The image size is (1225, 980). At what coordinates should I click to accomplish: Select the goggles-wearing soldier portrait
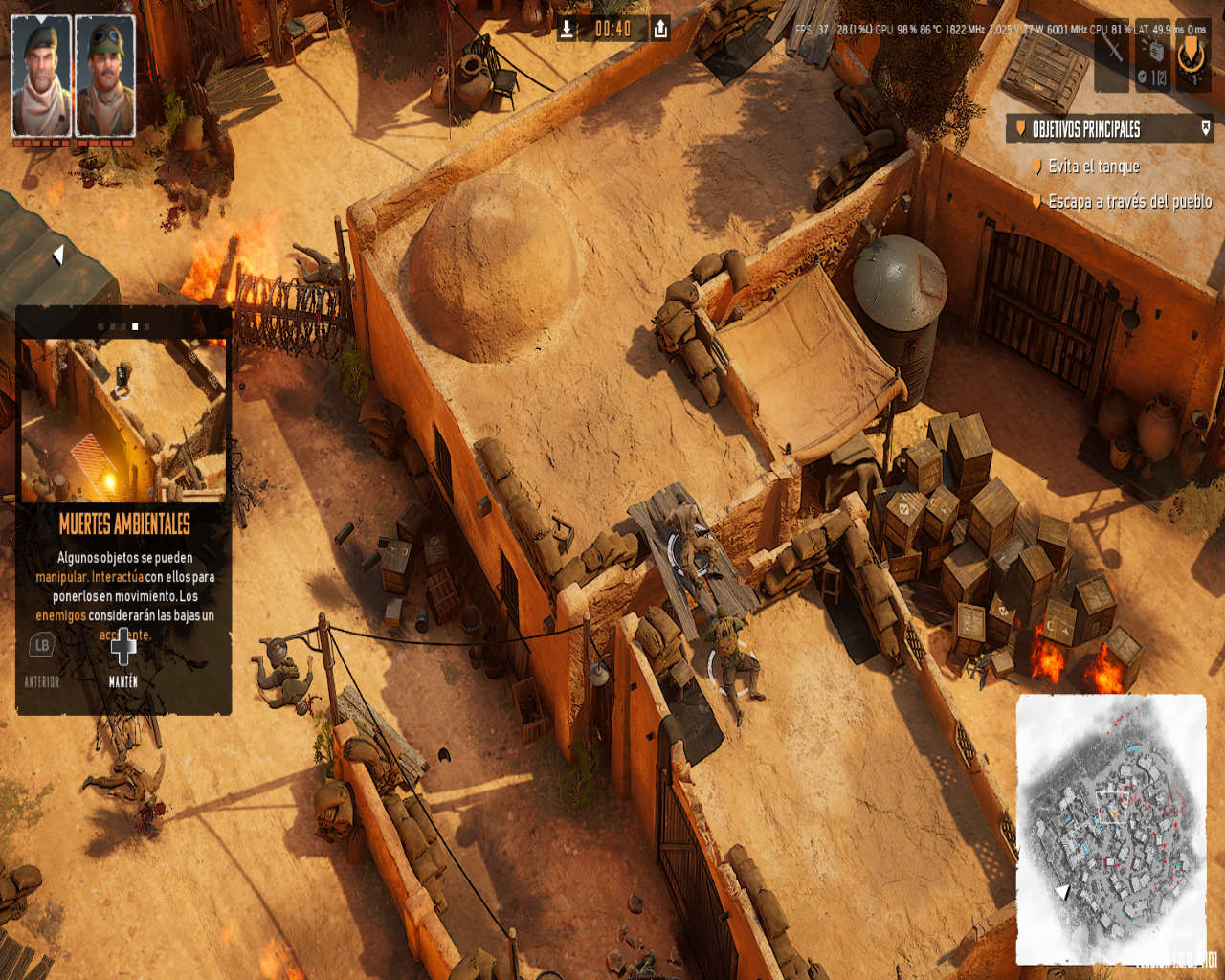tap(105, 77)
